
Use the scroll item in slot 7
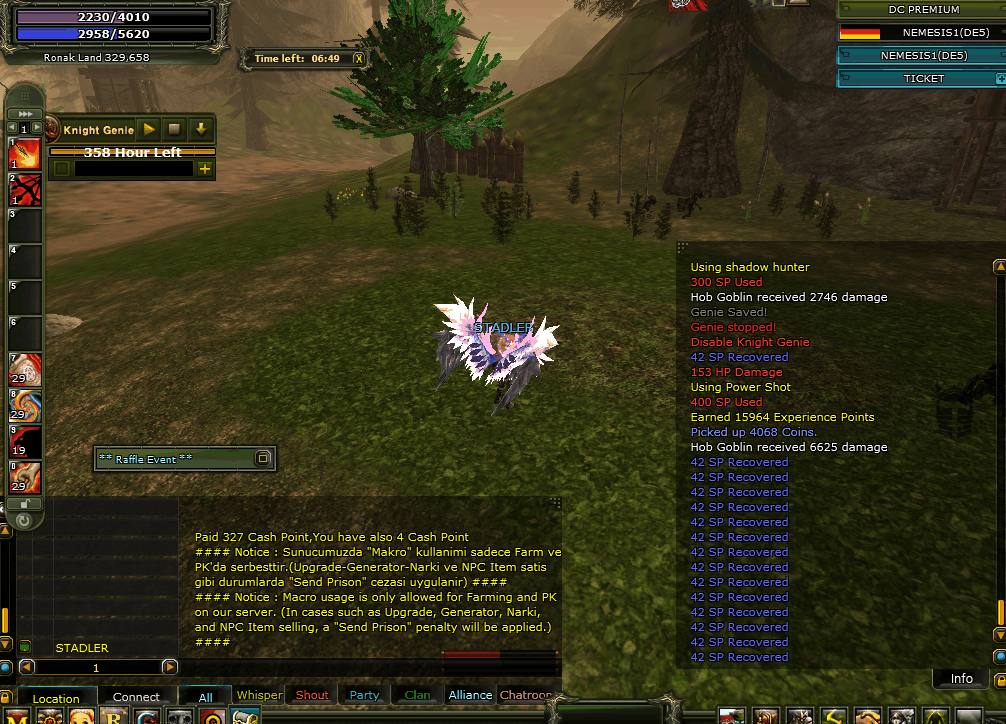click(26, 369)
